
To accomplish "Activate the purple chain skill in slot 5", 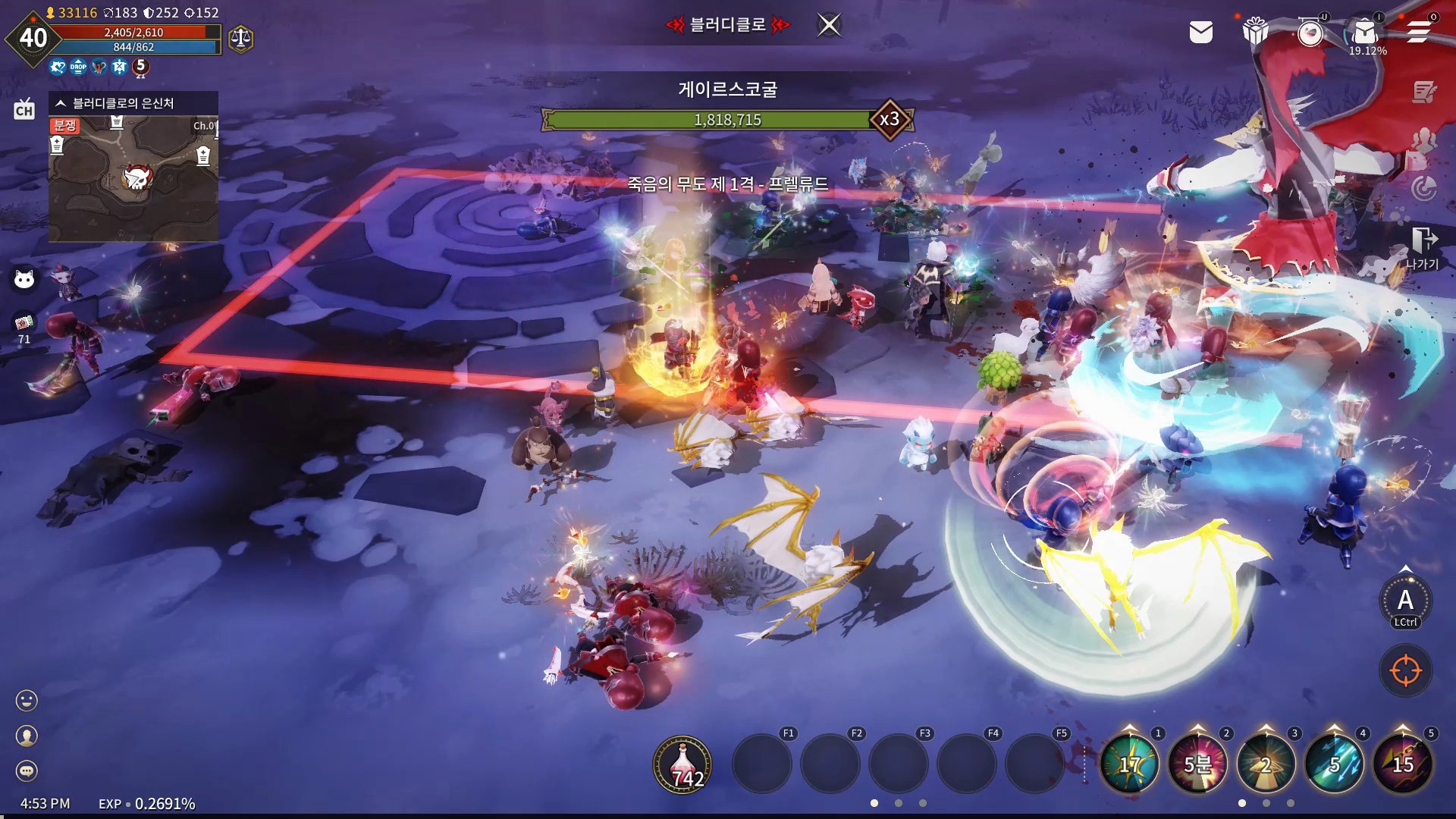I will pyautogui.click(x=1402, y=764).
